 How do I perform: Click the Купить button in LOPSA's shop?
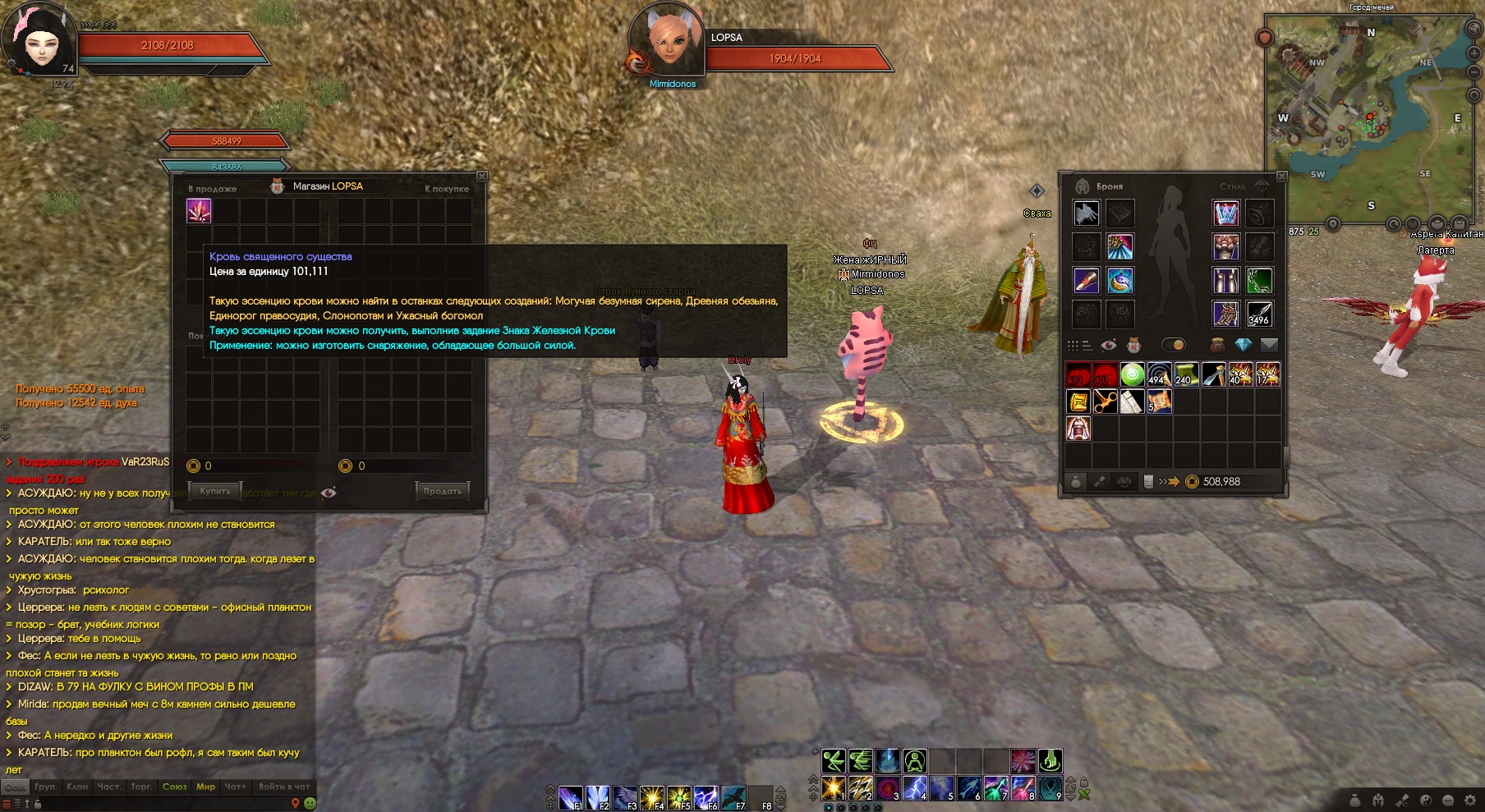tap(215, 491)
